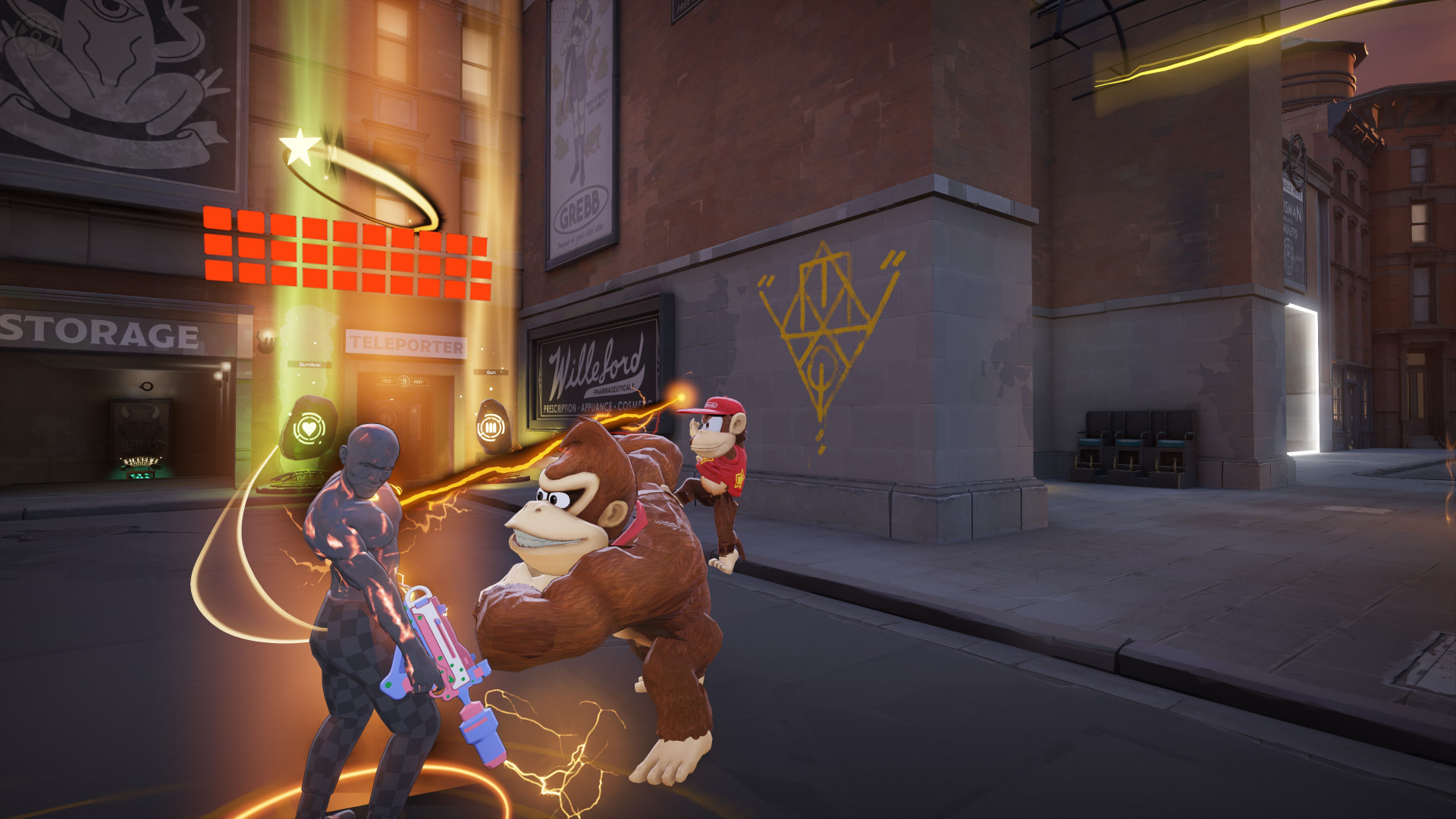Click the Gun label tag
1456x819 pixels.
[x=491, y=372]
